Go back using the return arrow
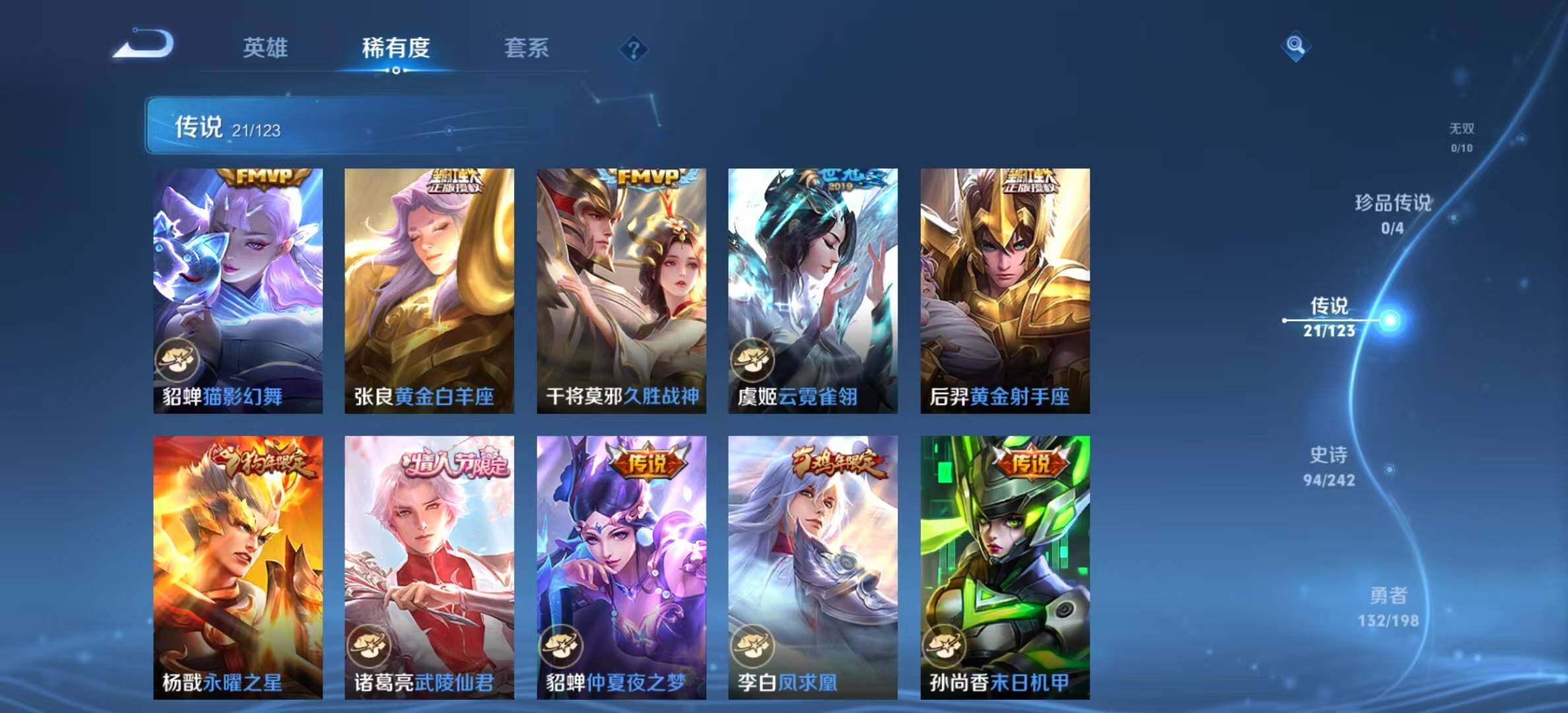This screenshot has height=713, width=1568. pyautogui.click(x=143, y=45)
